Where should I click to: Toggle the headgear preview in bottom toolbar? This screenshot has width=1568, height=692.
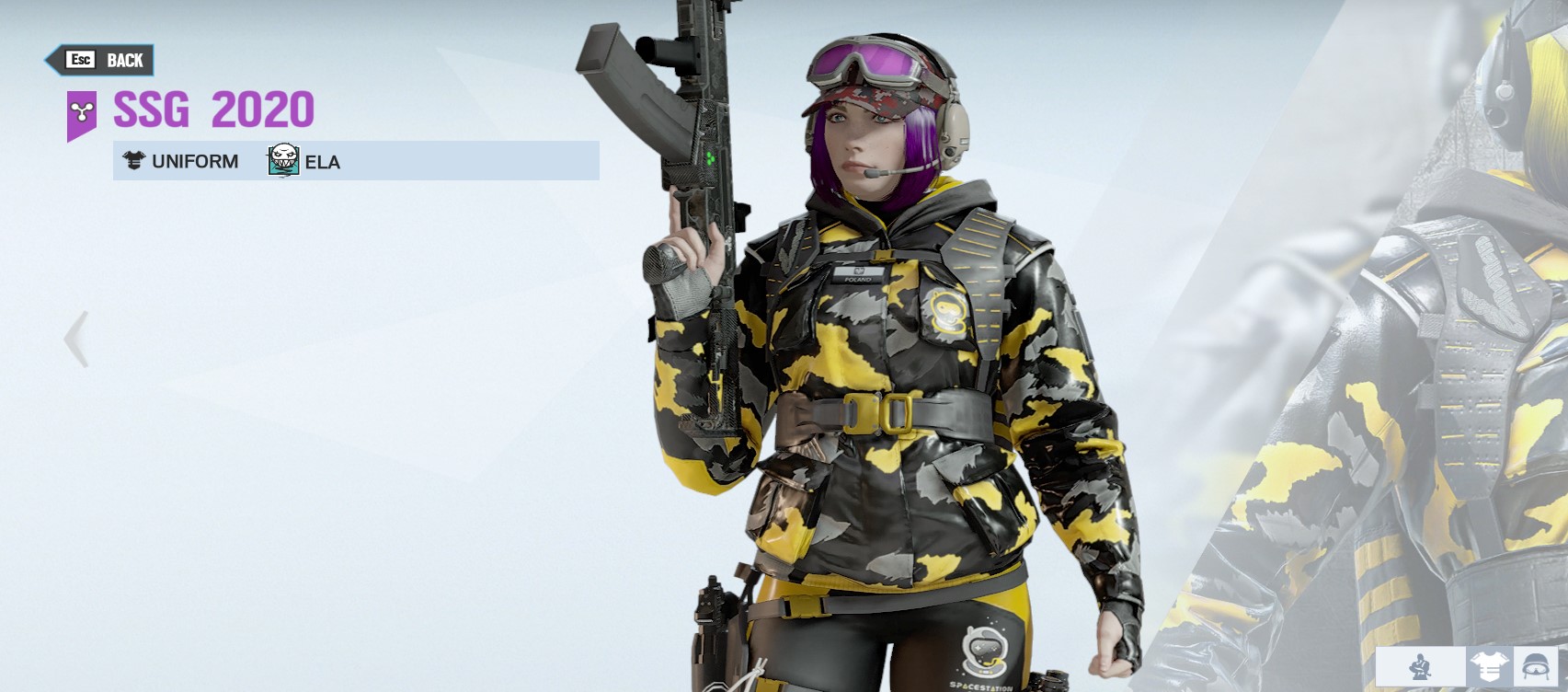pyautogui.click(x=1534, y=667)
